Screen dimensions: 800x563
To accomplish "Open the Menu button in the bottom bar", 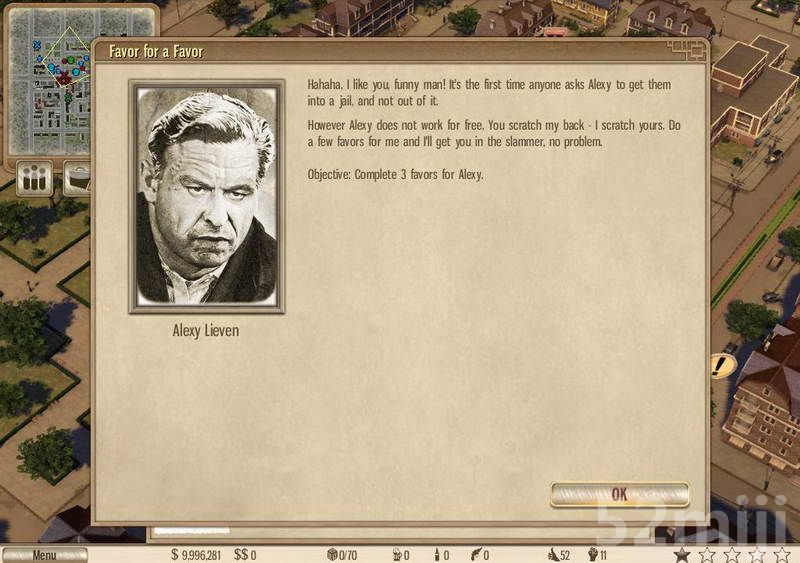I will point(44,555).
